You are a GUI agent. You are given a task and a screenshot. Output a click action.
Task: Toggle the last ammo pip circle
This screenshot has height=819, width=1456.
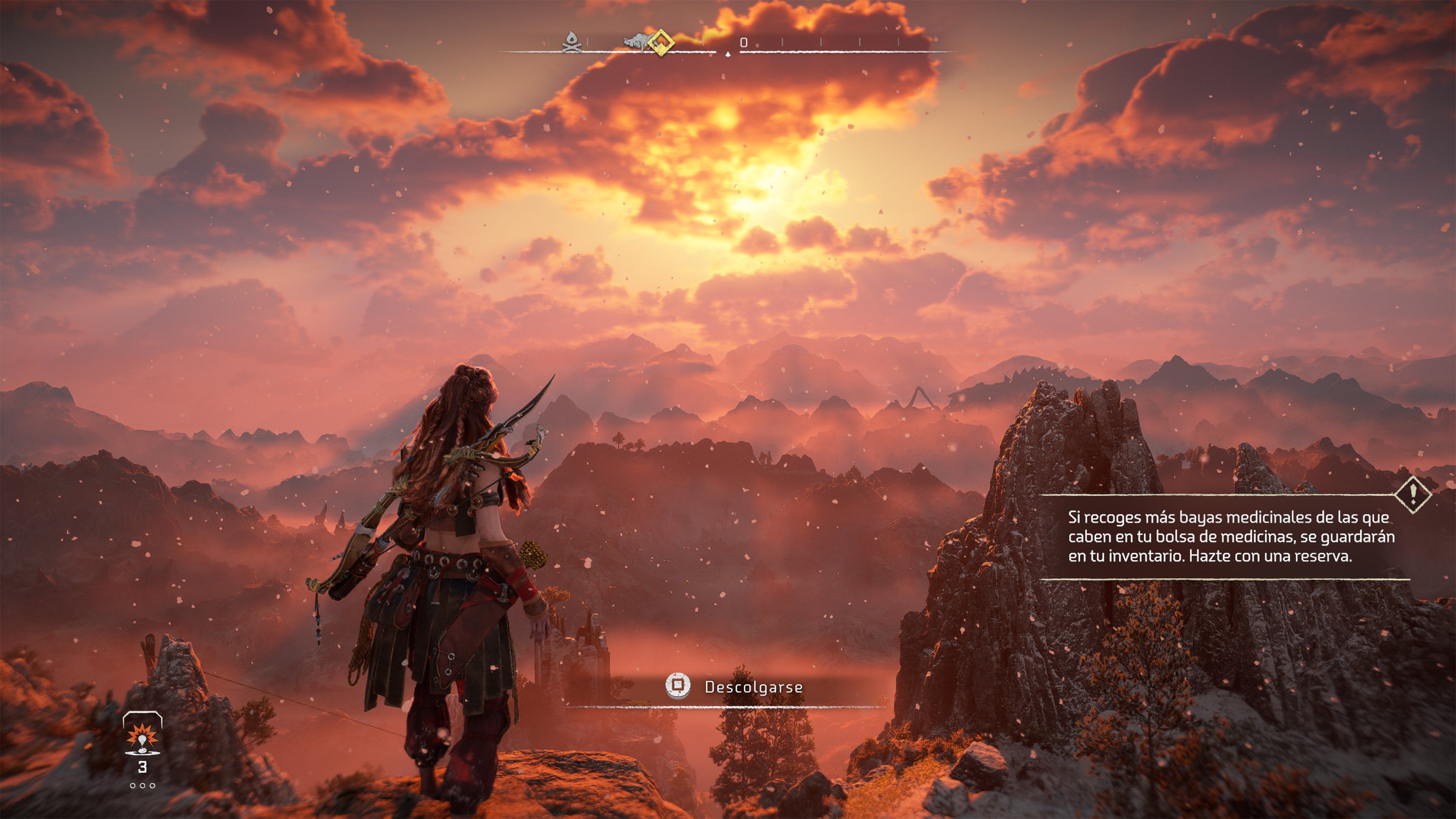[x=153, y=786]
